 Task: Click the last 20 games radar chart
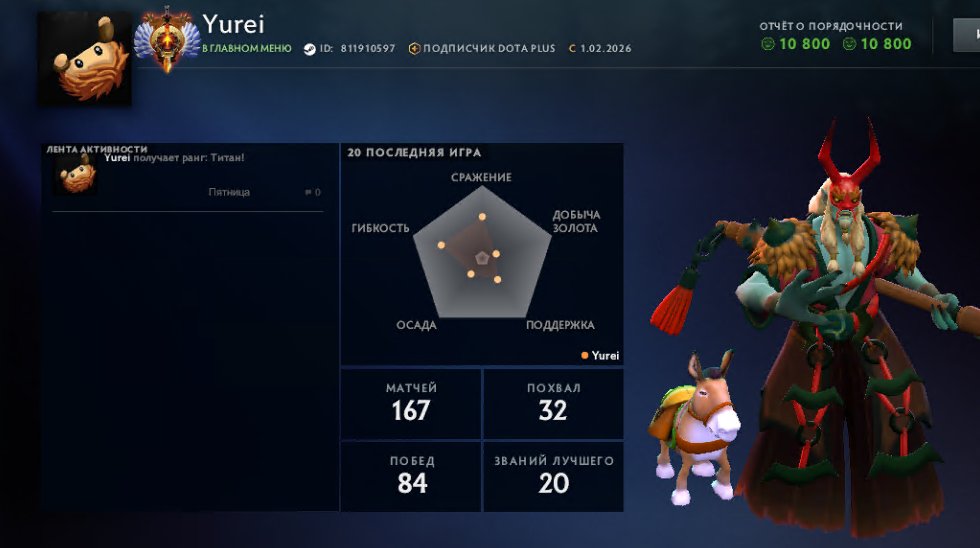coord(482,256)
